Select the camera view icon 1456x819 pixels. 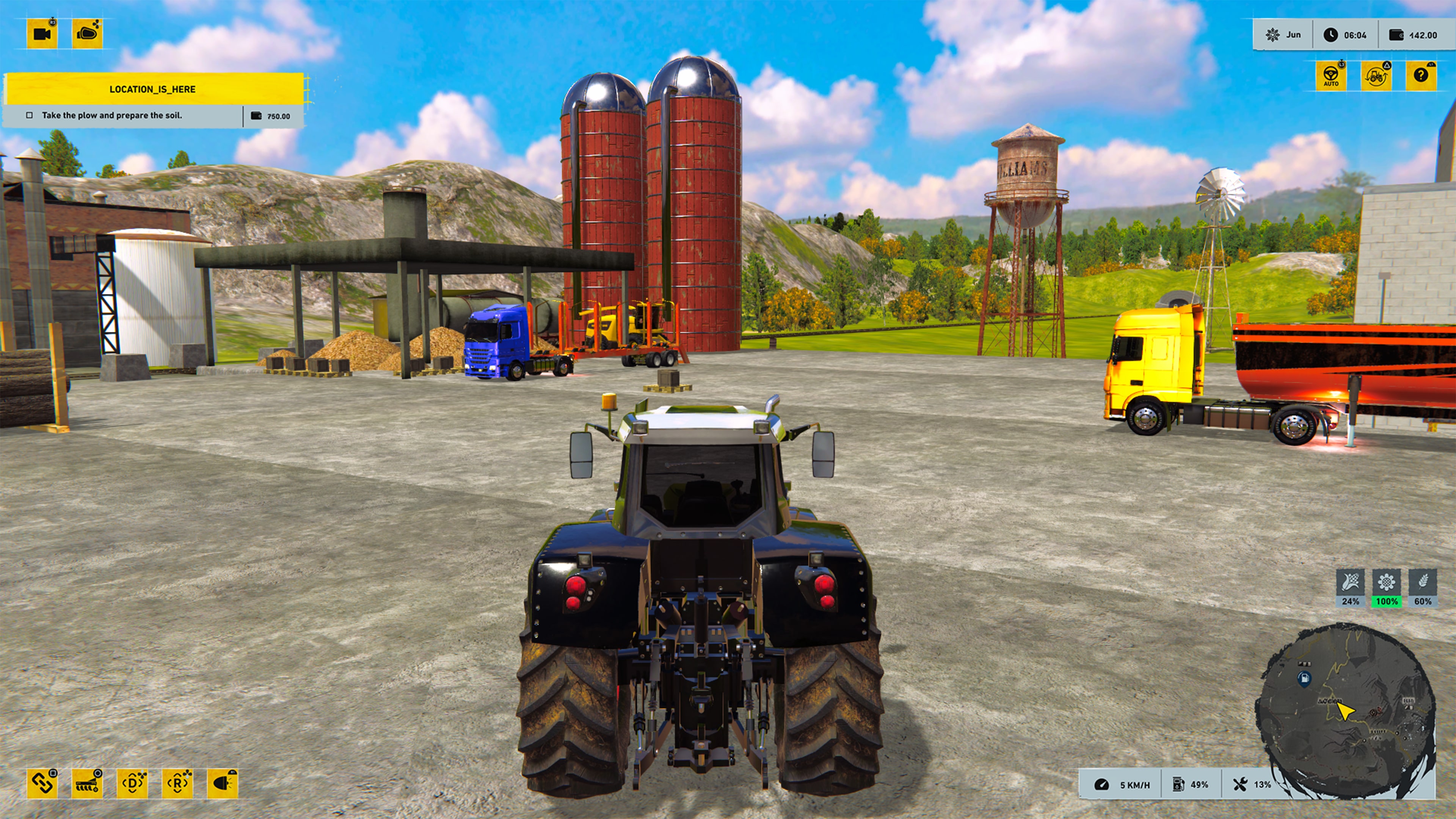(42, 35)
